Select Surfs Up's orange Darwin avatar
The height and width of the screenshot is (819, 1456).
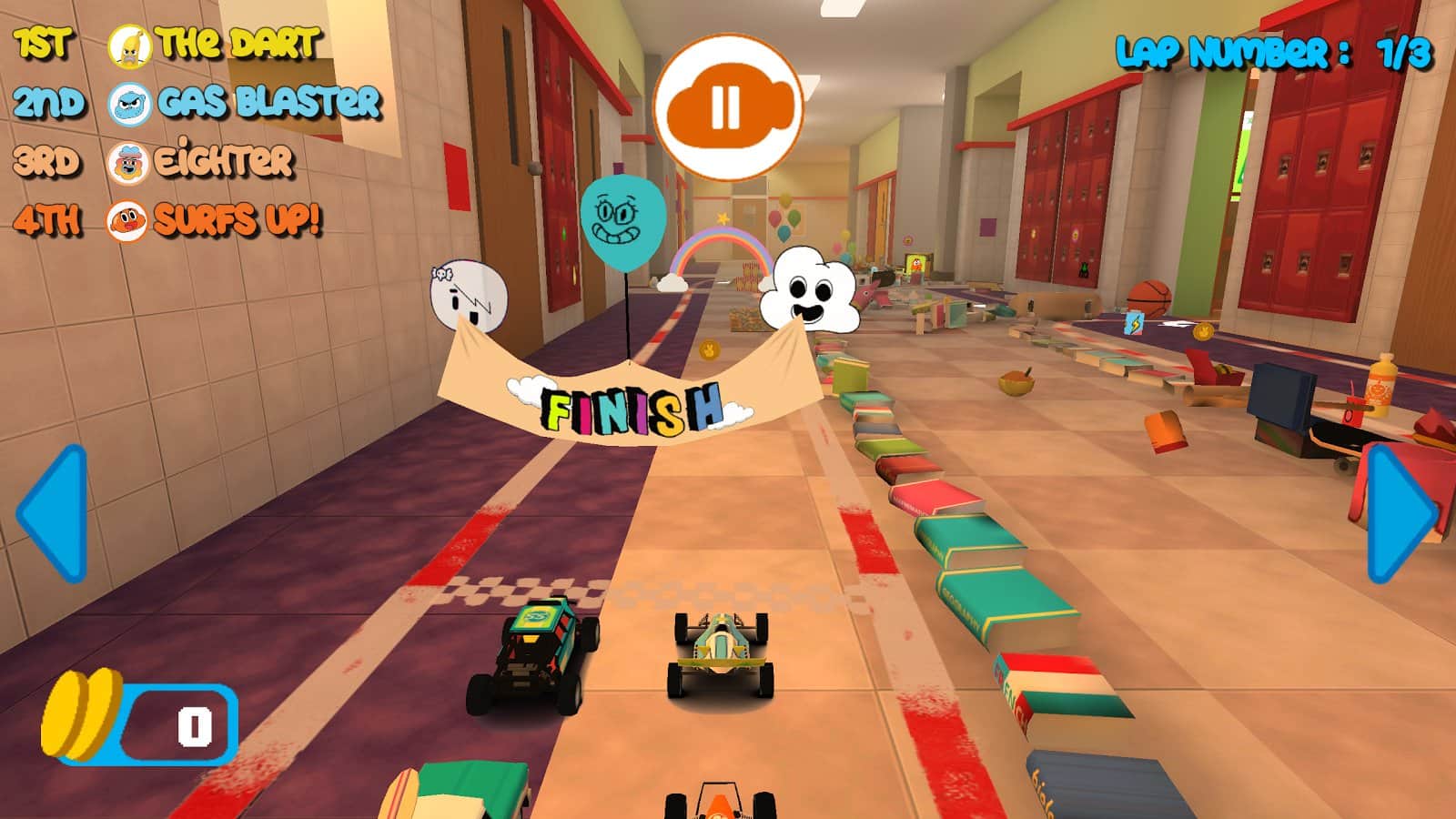pyautogui.click(x=127, y=221)
